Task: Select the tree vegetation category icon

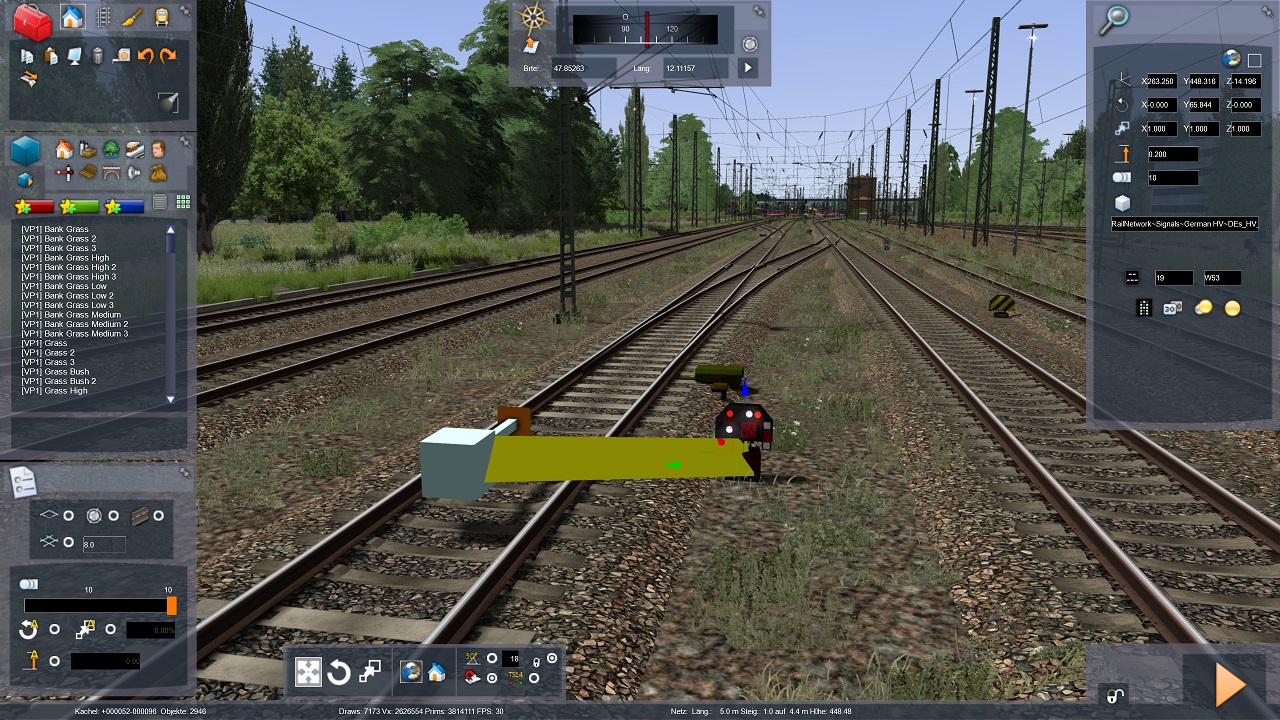Action: click(x=111, y=150)
